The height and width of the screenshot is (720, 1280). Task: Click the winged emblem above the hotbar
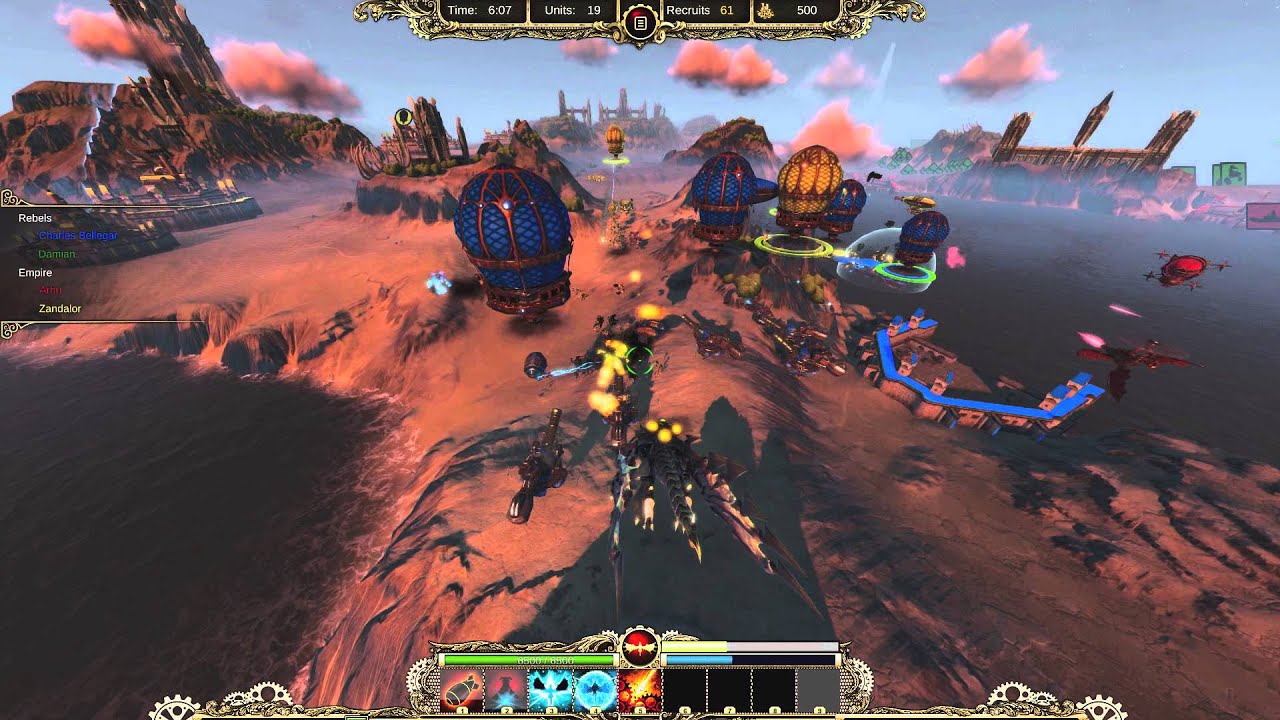tap(640, 649)
